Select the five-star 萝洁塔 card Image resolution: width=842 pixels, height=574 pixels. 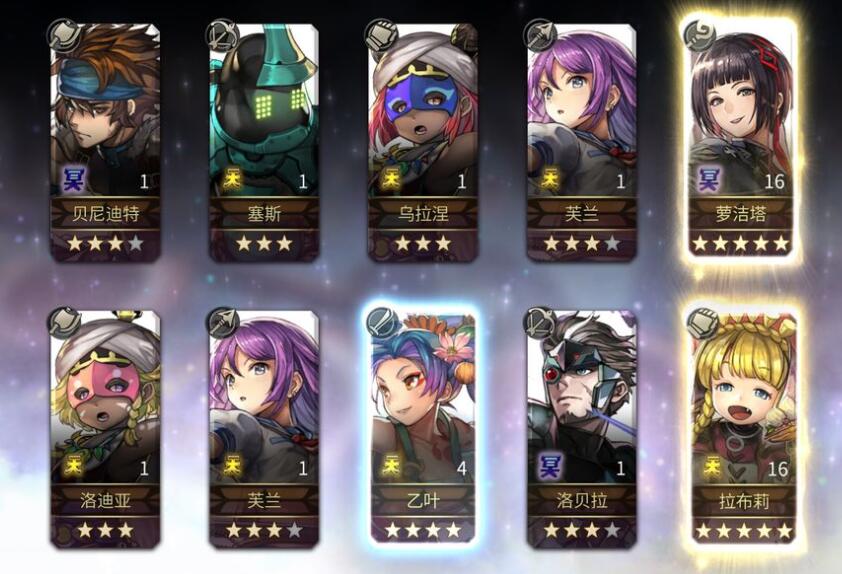click(x=740, y=142)
